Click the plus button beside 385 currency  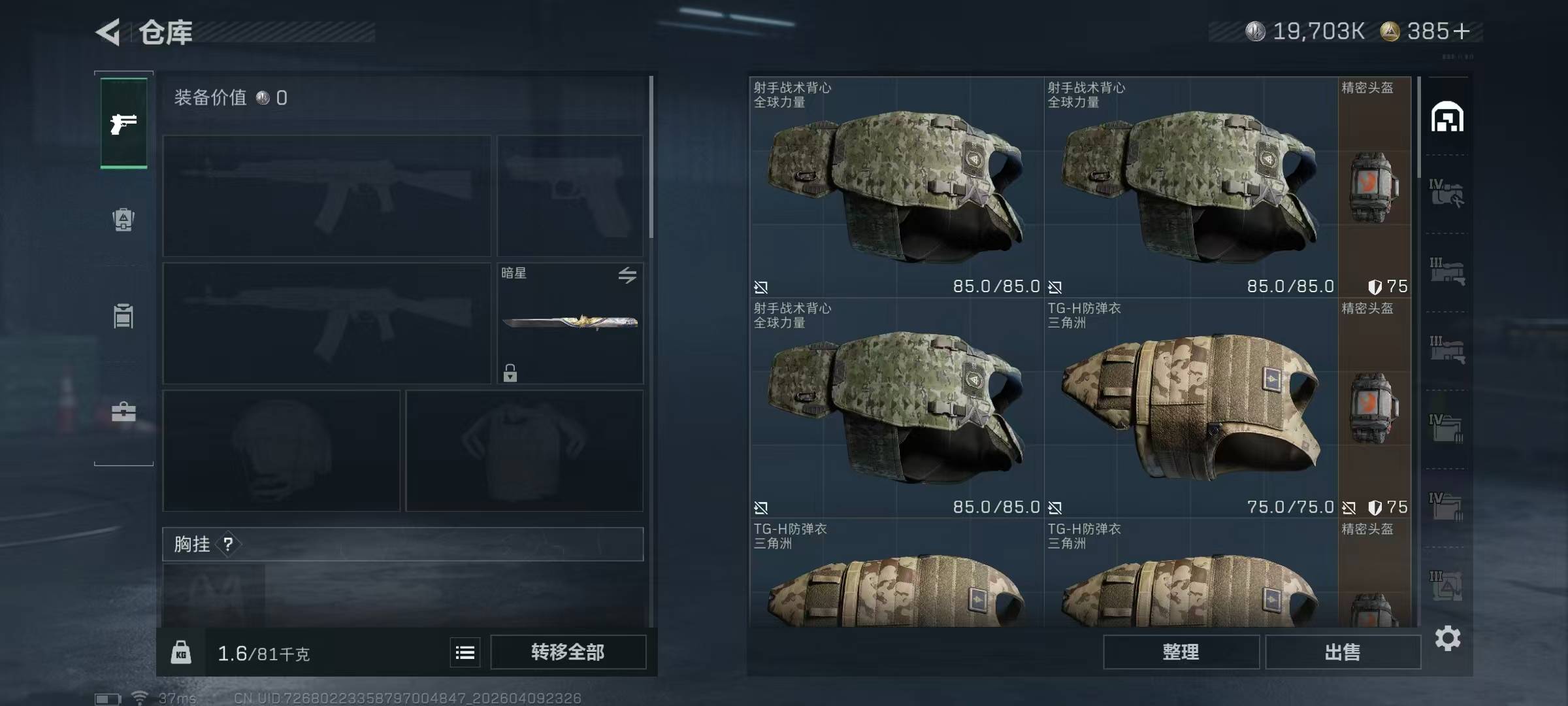click(x=1462, y=31)
